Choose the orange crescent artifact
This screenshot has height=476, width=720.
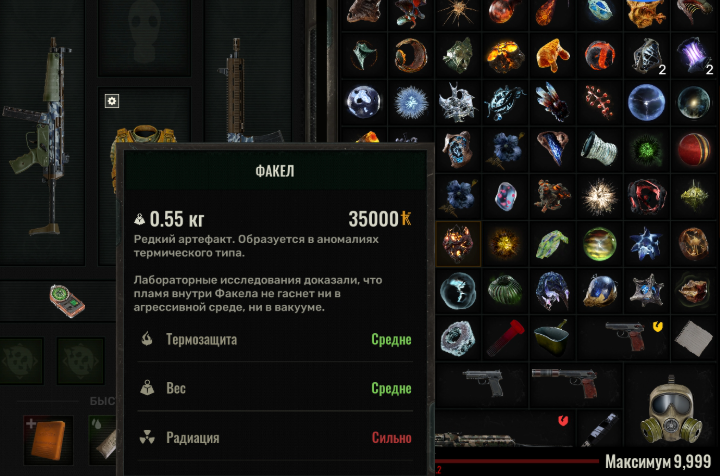pyautogui.click(x=411, y=54)
